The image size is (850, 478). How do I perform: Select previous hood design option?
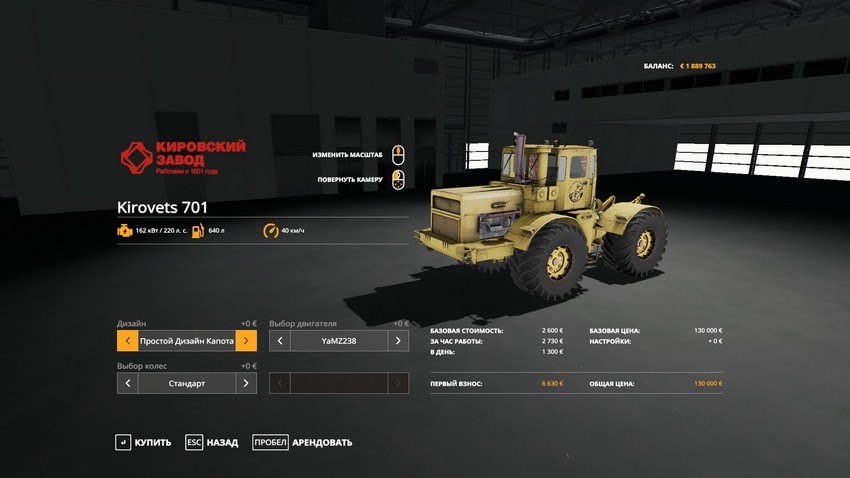(x=127, y=341)
